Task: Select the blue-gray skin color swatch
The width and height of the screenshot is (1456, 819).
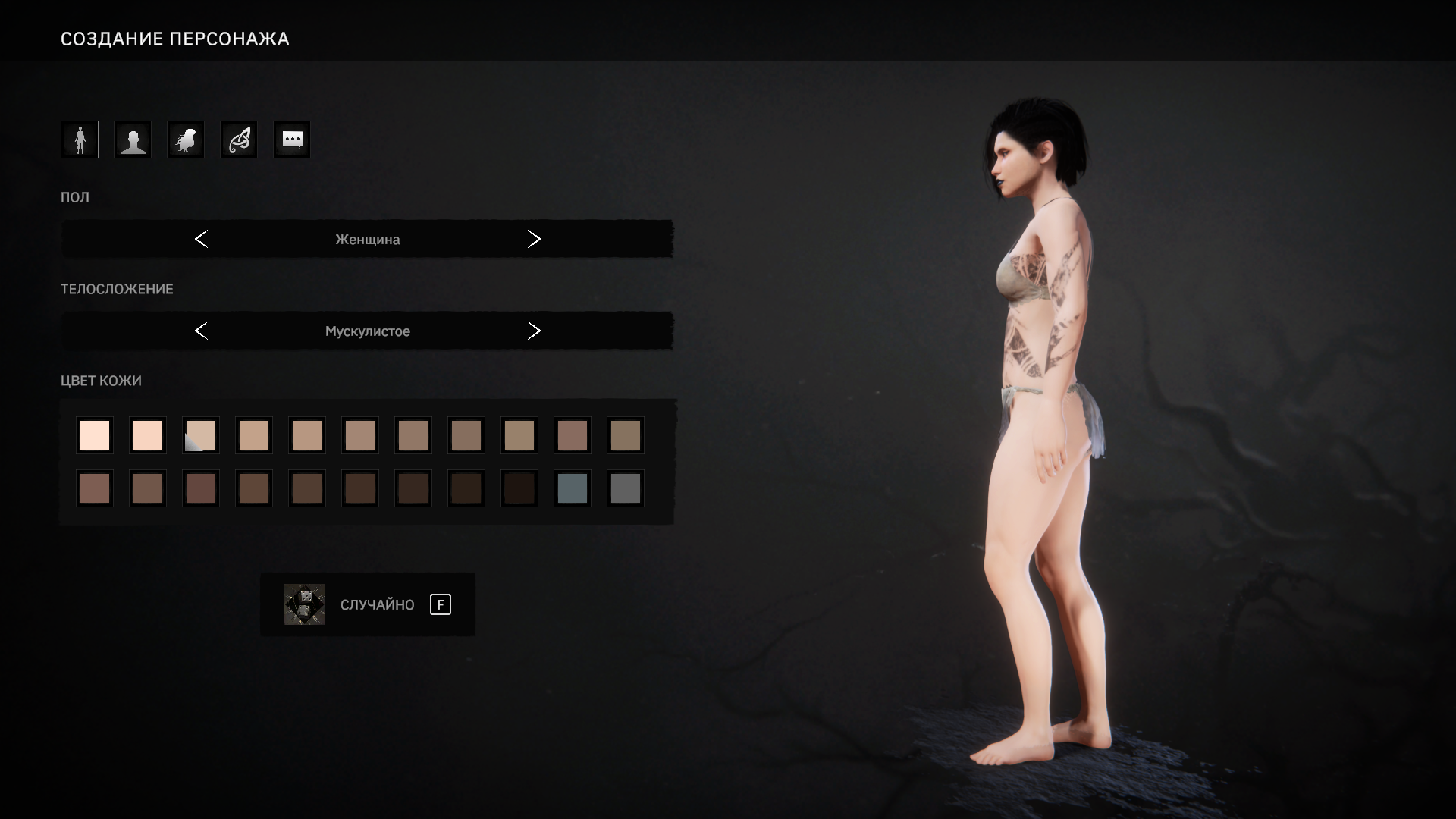Action: pyautogui.click(x=573, y=488)
